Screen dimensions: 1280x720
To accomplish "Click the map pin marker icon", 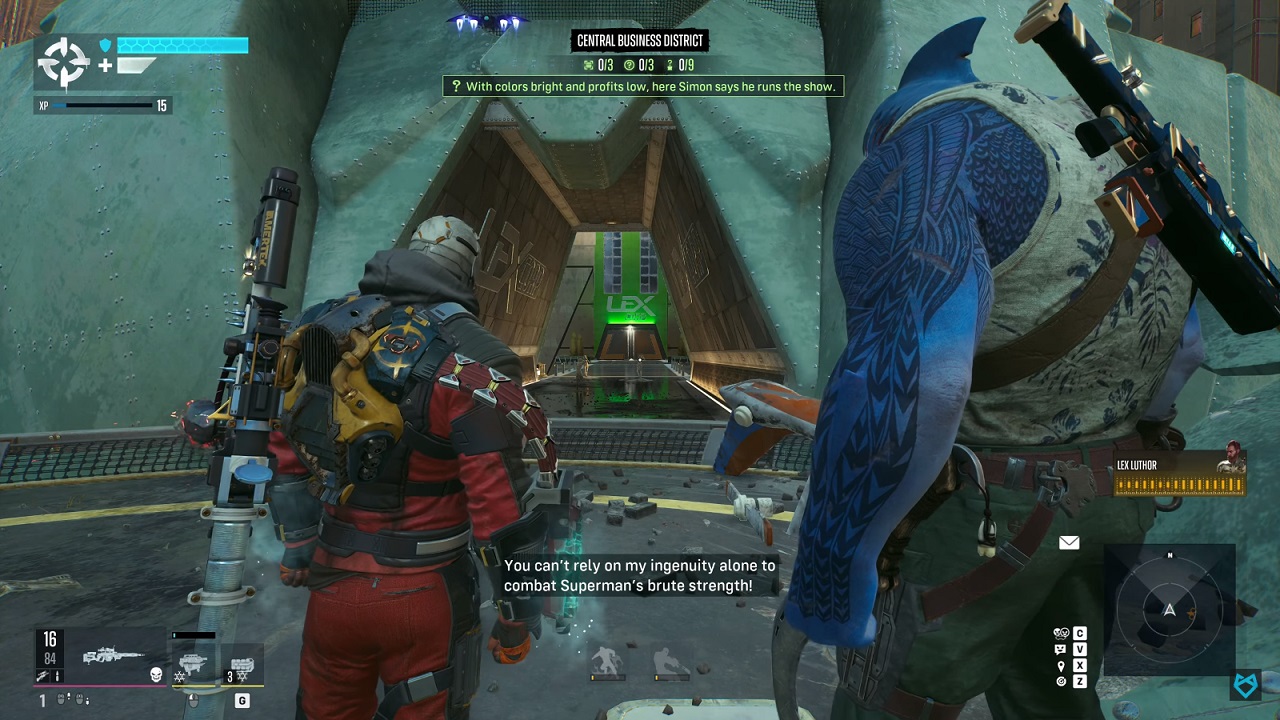I will click(x=1061, y=665).
